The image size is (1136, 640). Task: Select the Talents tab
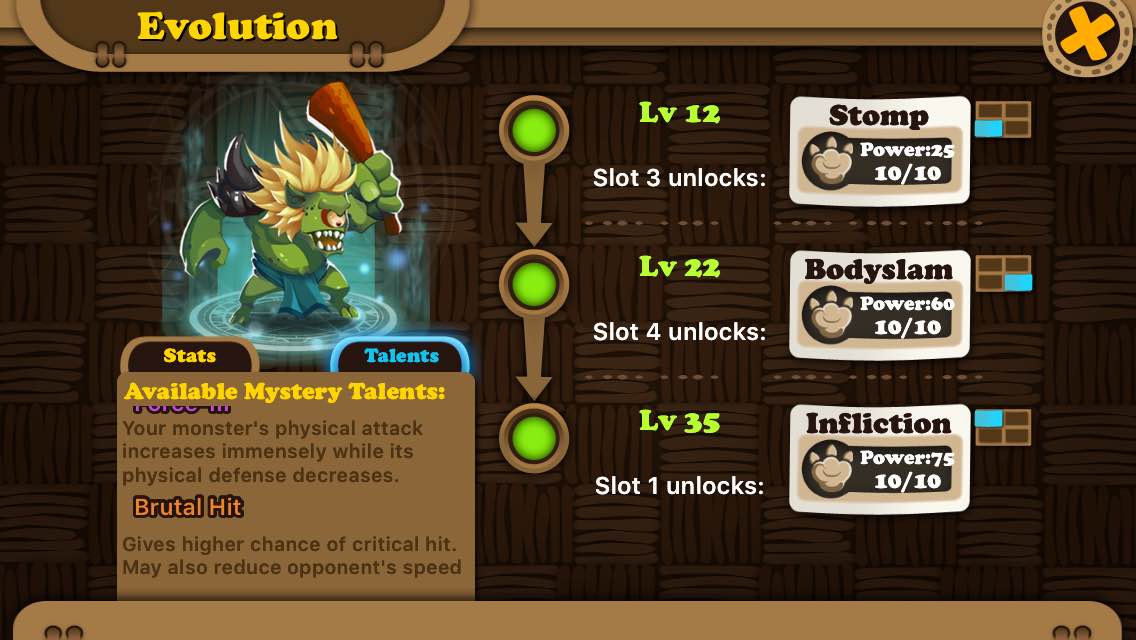[x=401, y=356]
